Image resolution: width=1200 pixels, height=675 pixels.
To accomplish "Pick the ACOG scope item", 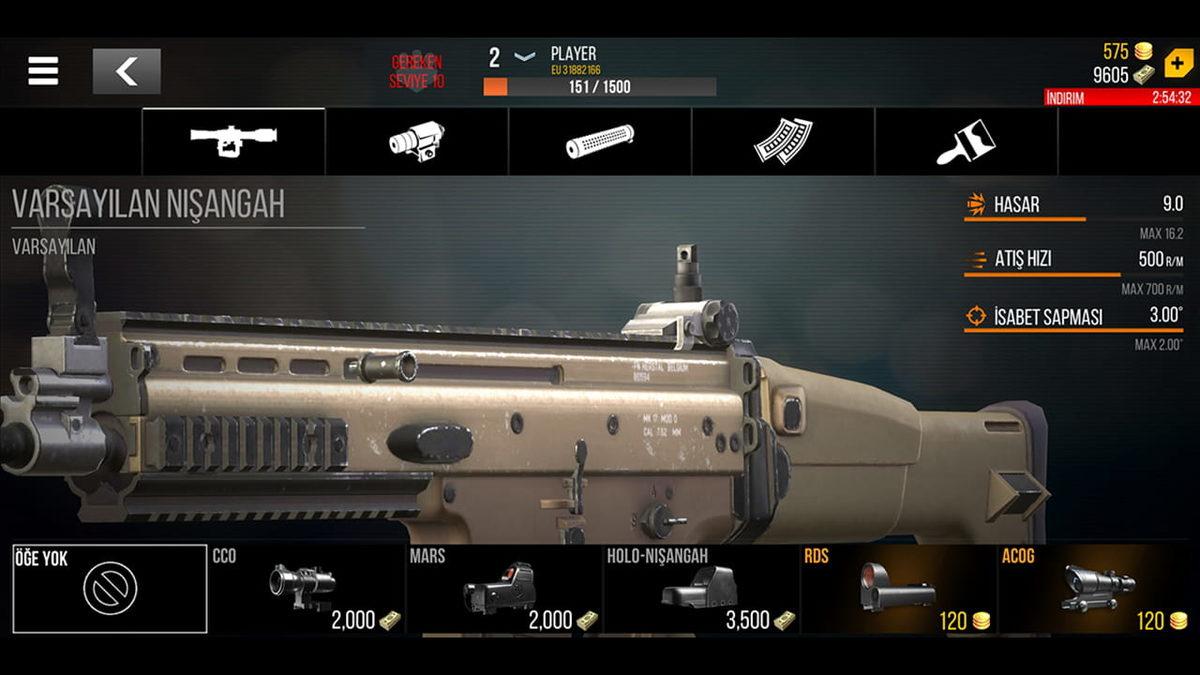I will [1096, 589].
